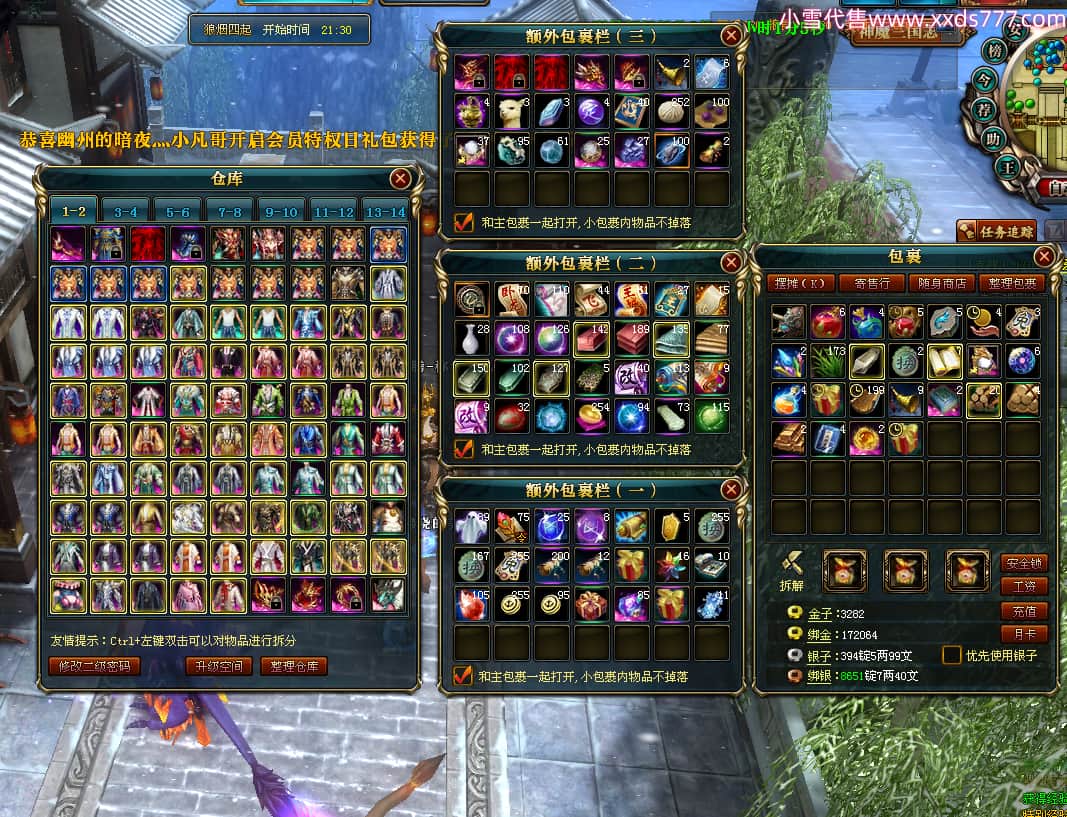This screenshot has height=817, width=1067.
Task: Select the 拆解 hammer icon
Action: (x=791, y=566)
